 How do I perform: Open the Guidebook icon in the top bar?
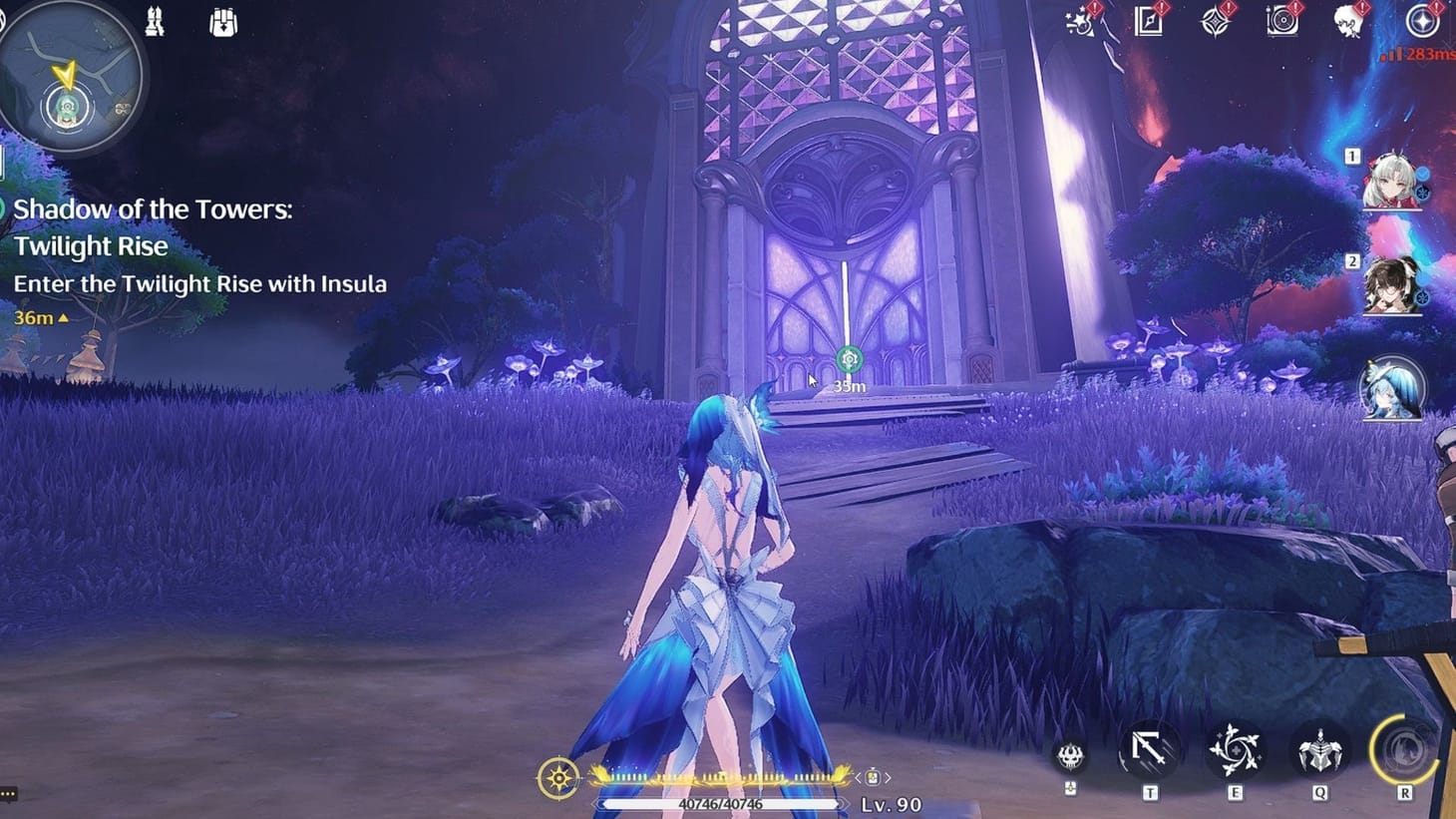coord(1150,22)
